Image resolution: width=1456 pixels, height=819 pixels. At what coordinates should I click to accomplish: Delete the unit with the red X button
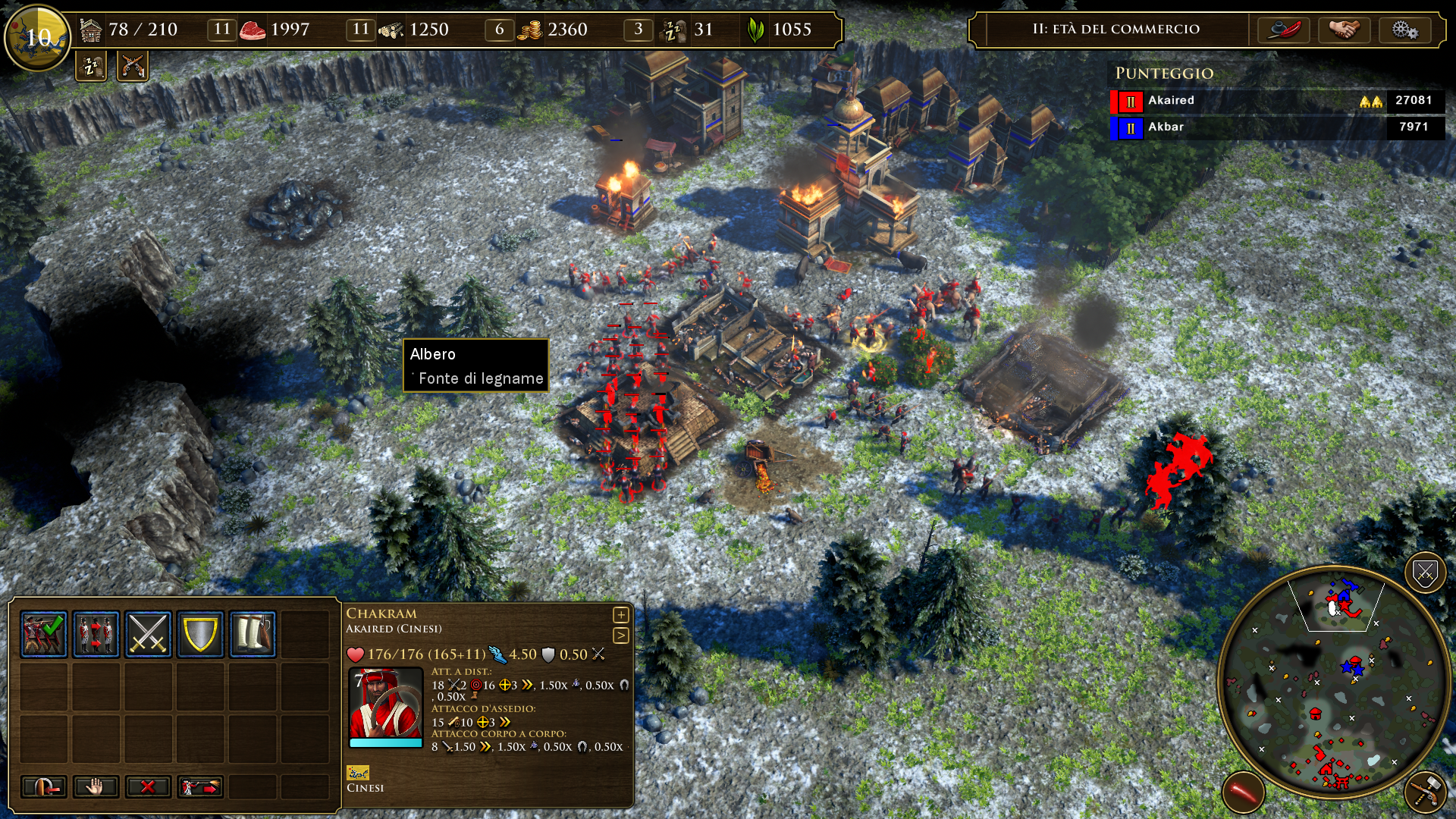[x=148, y=786]
